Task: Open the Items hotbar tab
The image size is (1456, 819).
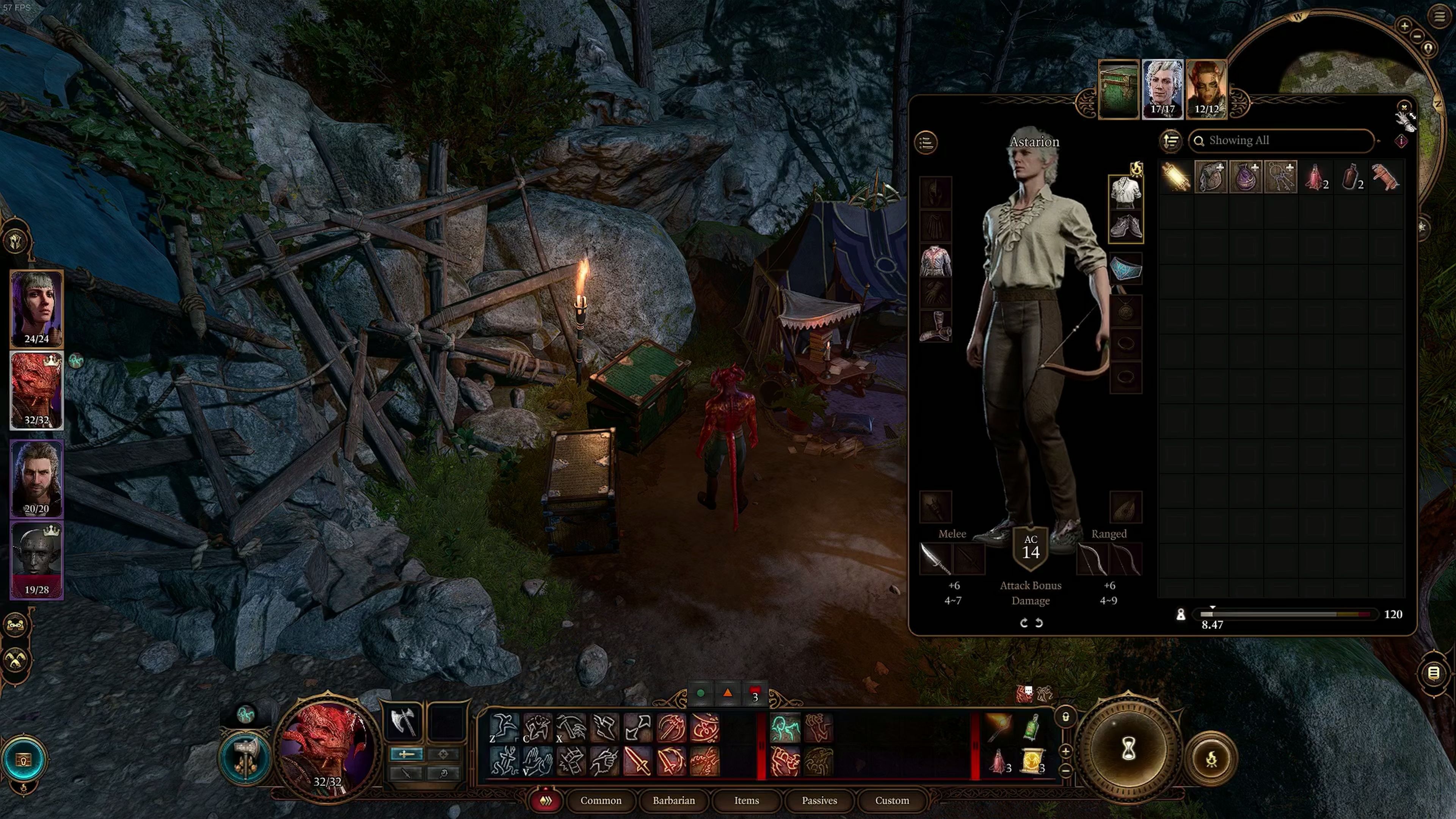Action: (746, 800)
